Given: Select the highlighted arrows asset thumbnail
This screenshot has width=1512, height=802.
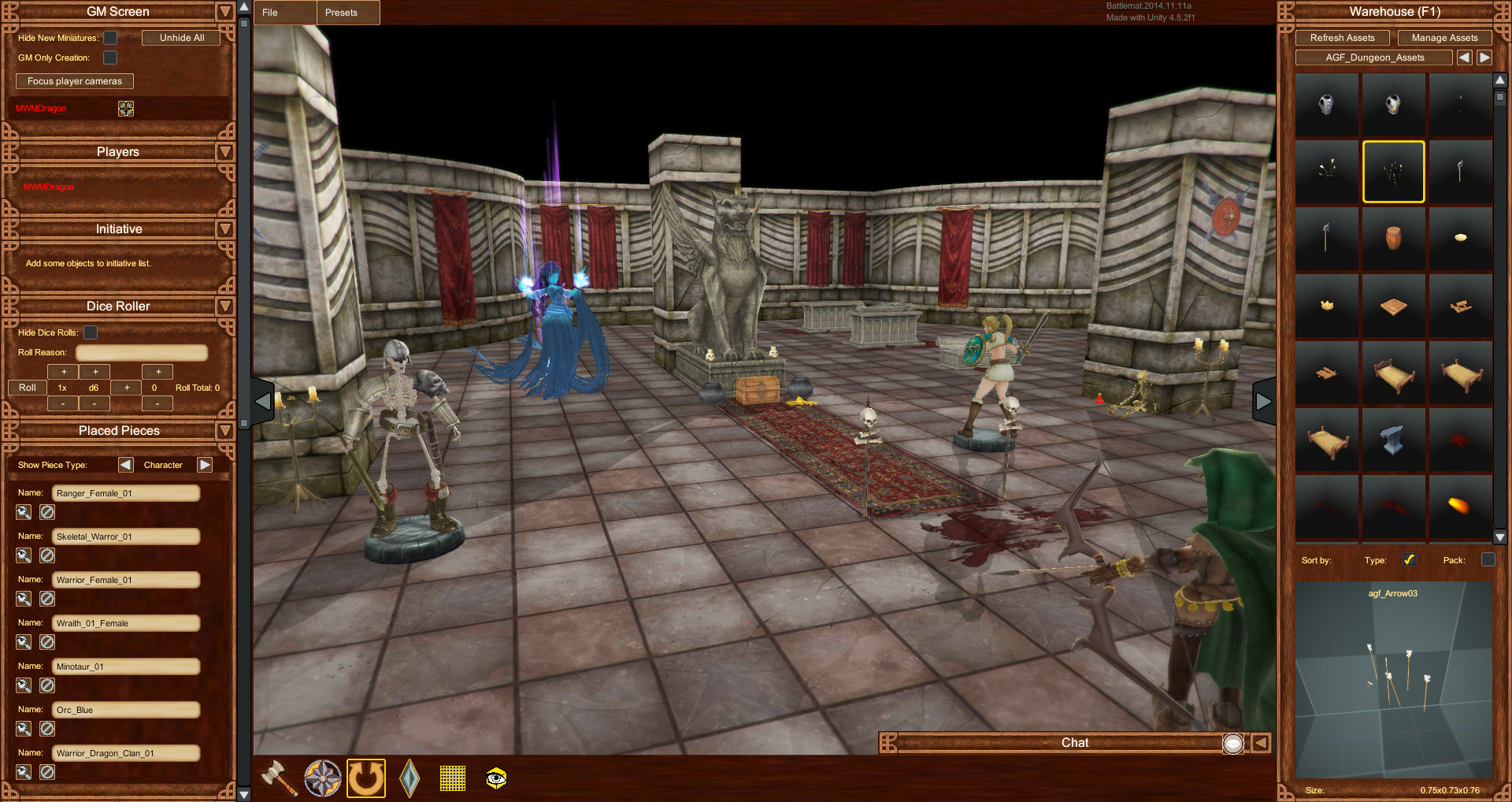Looking at the screenshot, I should point(1392,171).
